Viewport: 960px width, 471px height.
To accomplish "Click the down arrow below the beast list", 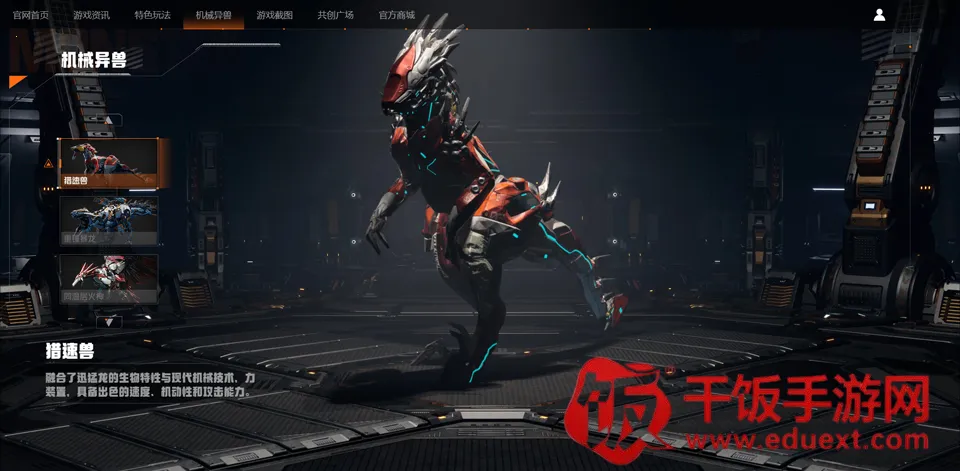I will pyautogui.click(x=109, y=321).
